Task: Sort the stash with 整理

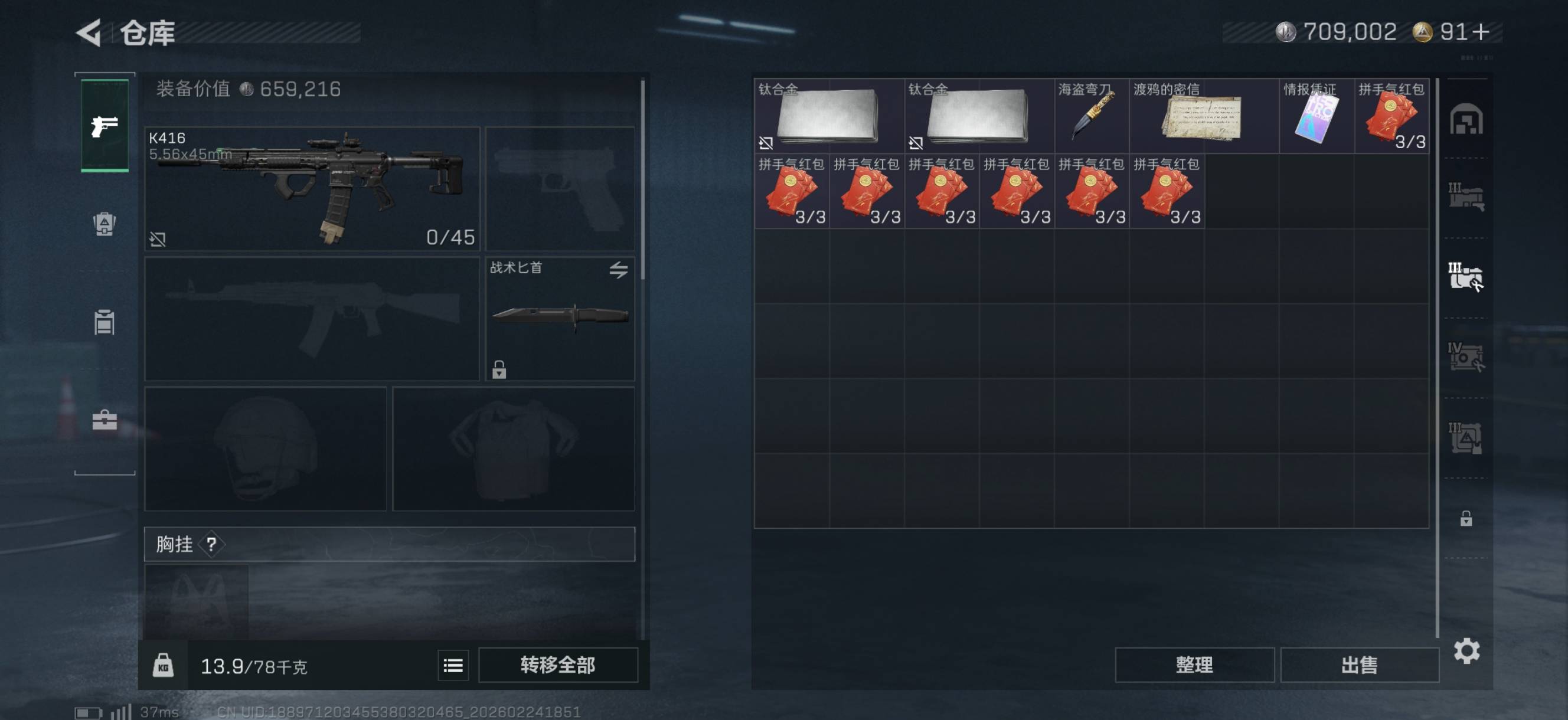Action: (1194, 665)
